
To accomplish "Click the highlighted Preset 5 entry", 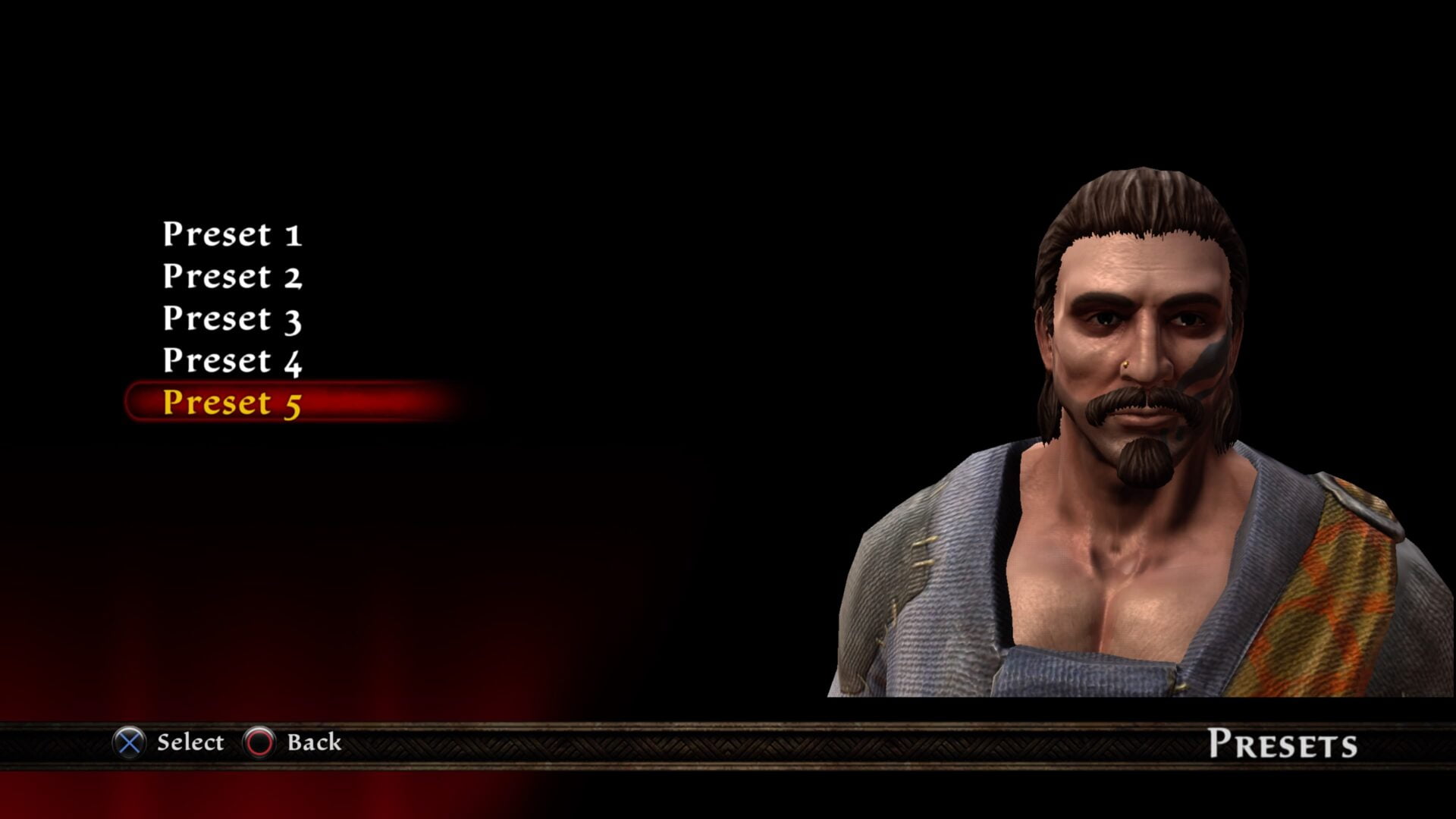I will point(232,403).
